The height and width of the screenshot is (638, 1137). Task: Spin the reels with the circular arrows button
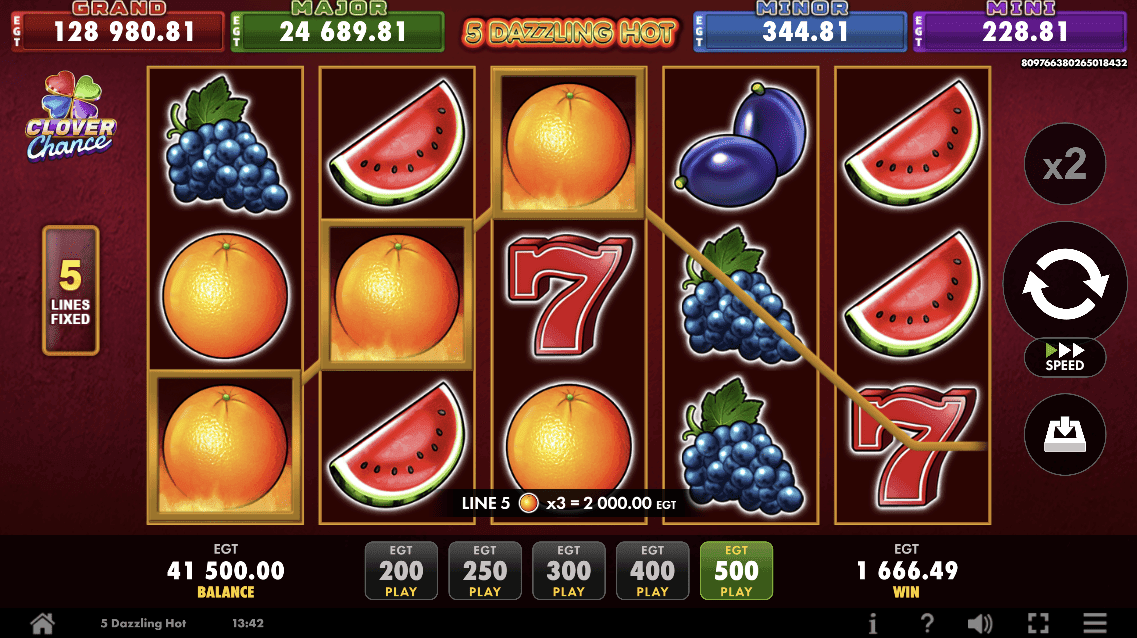click(x=1065, y=283)
